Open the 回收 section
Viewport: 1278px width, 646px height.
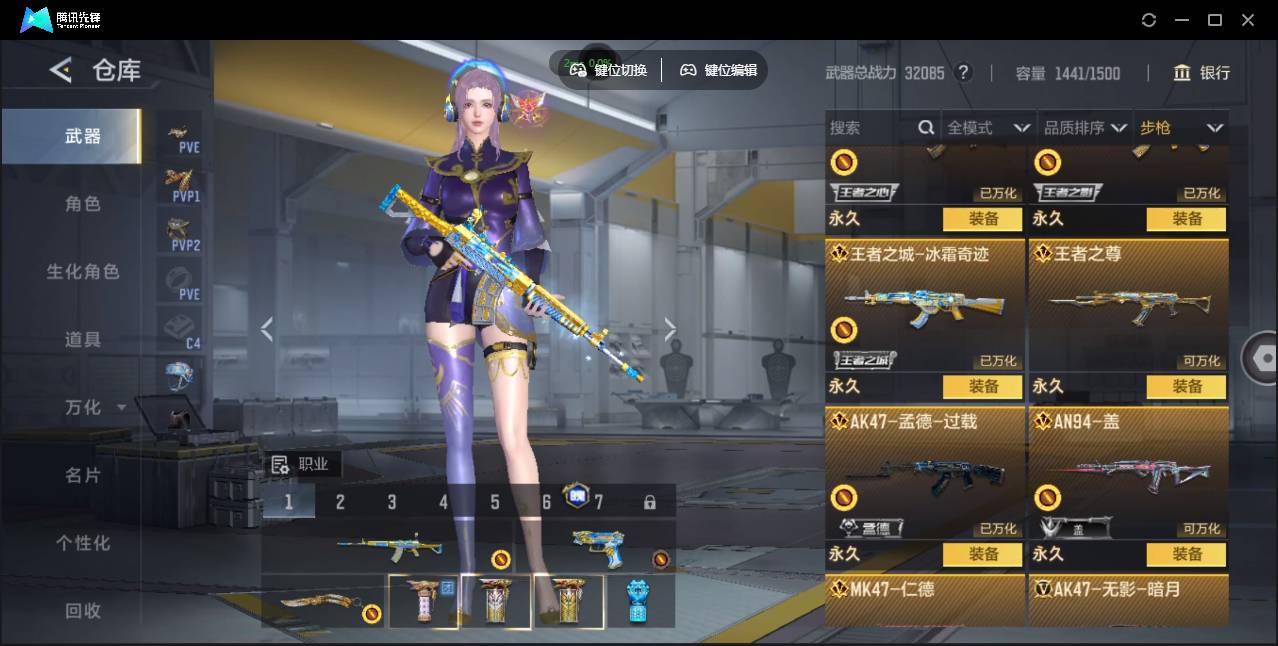83,610
